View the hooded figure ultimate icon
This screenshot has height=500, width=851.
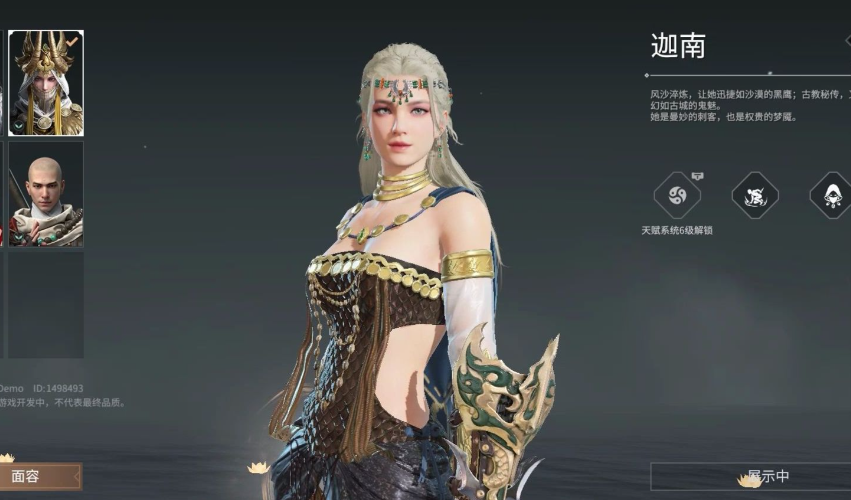pyautogui.click(x=831, y=196)
